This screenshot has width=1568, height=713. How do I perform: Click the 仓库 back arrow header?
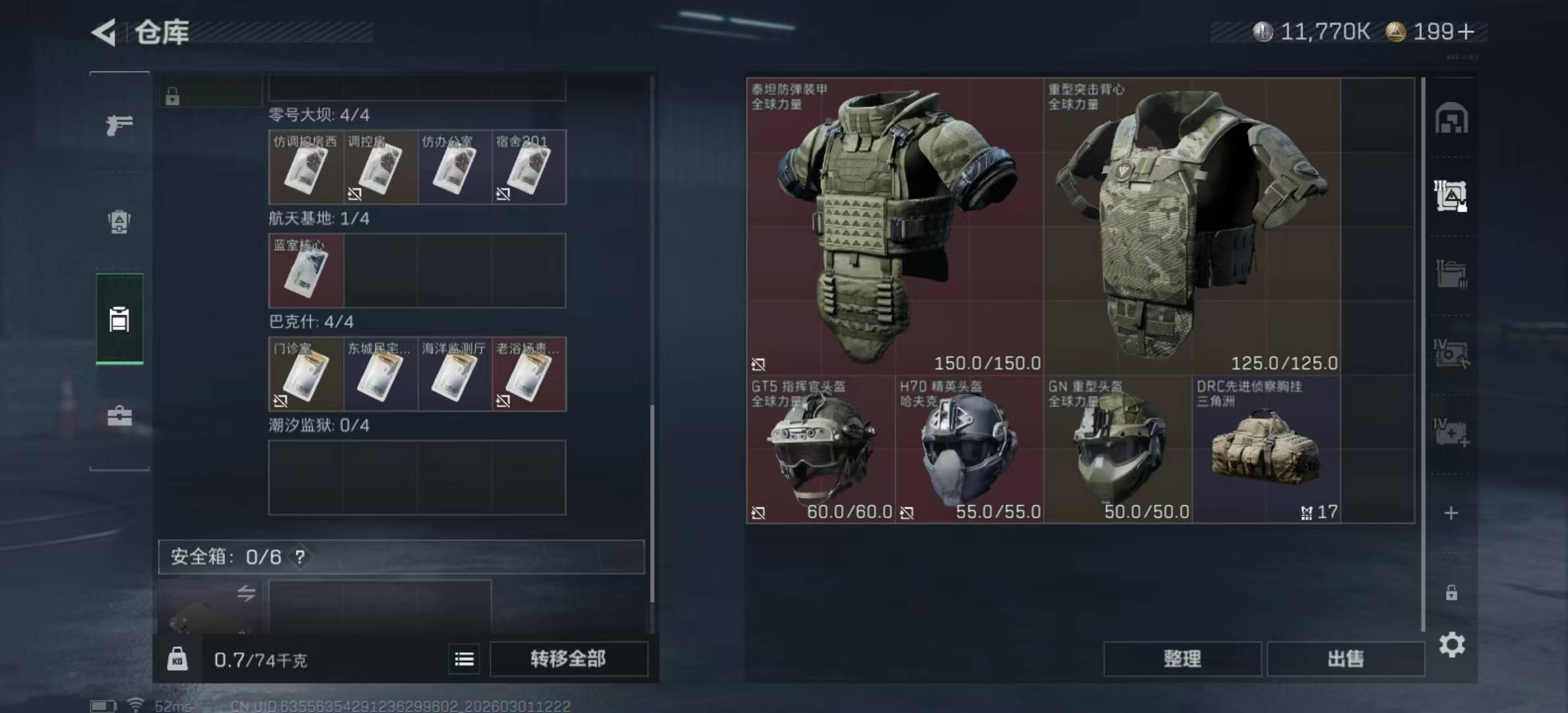click(x=106, y=33)
